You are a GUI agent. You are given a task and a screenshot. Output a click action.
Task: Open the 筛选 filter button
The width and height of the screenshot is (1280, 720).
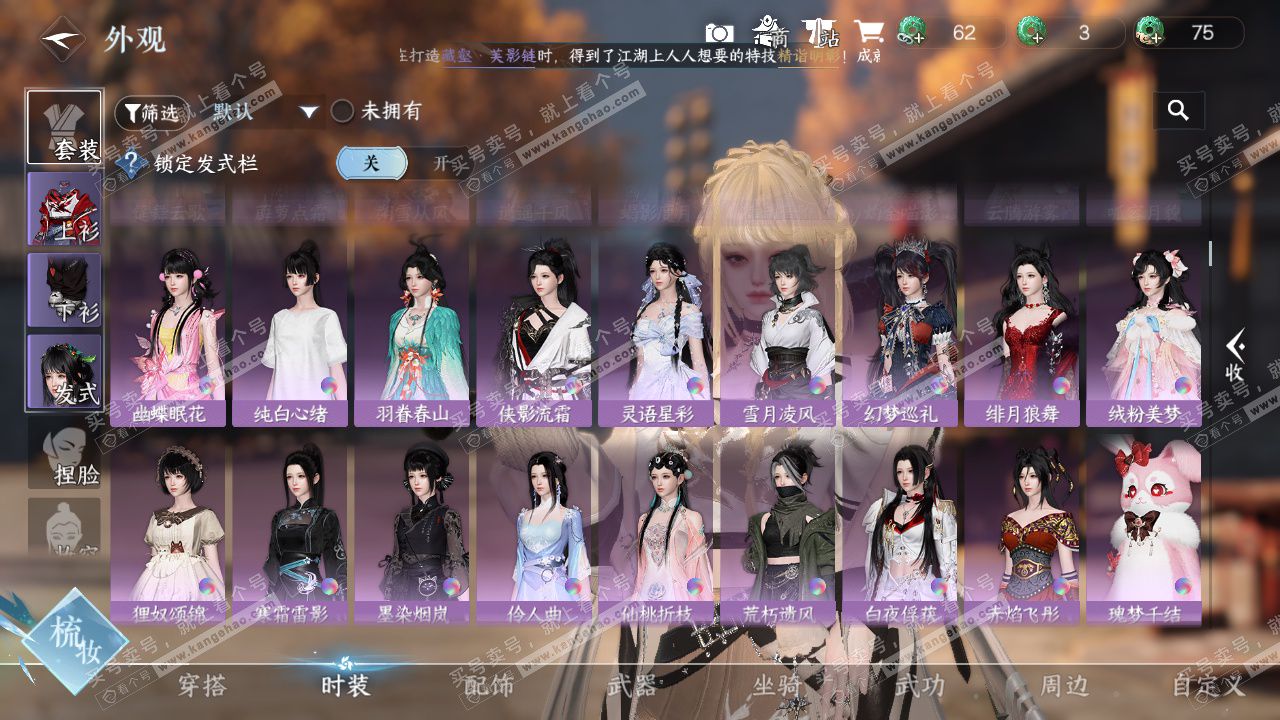click(151, 113)
